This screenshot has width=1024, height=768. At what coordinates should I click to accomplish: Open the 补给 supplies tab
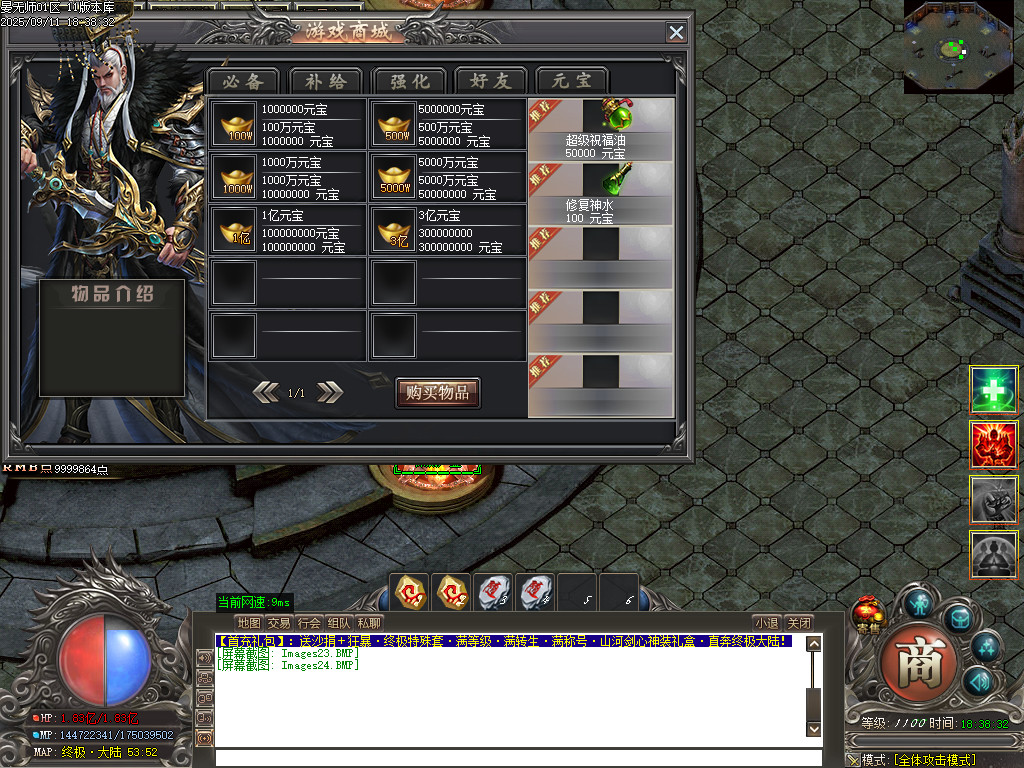[326, 81]
